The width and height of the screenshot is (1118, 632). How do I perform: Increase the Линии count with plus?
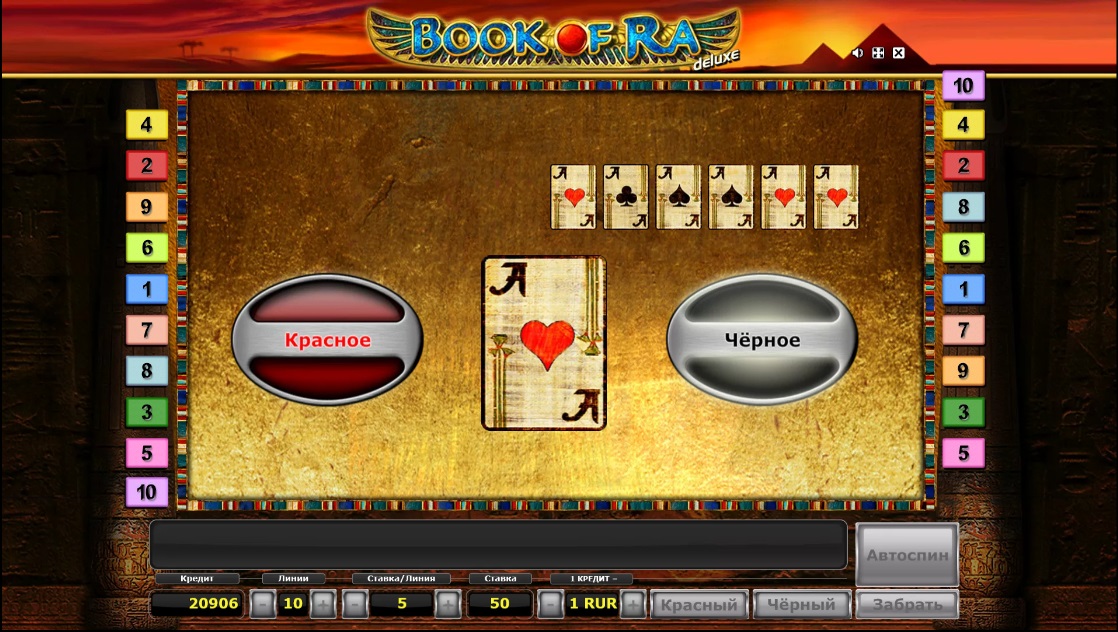pyautogui.click(x=322, y=604)
